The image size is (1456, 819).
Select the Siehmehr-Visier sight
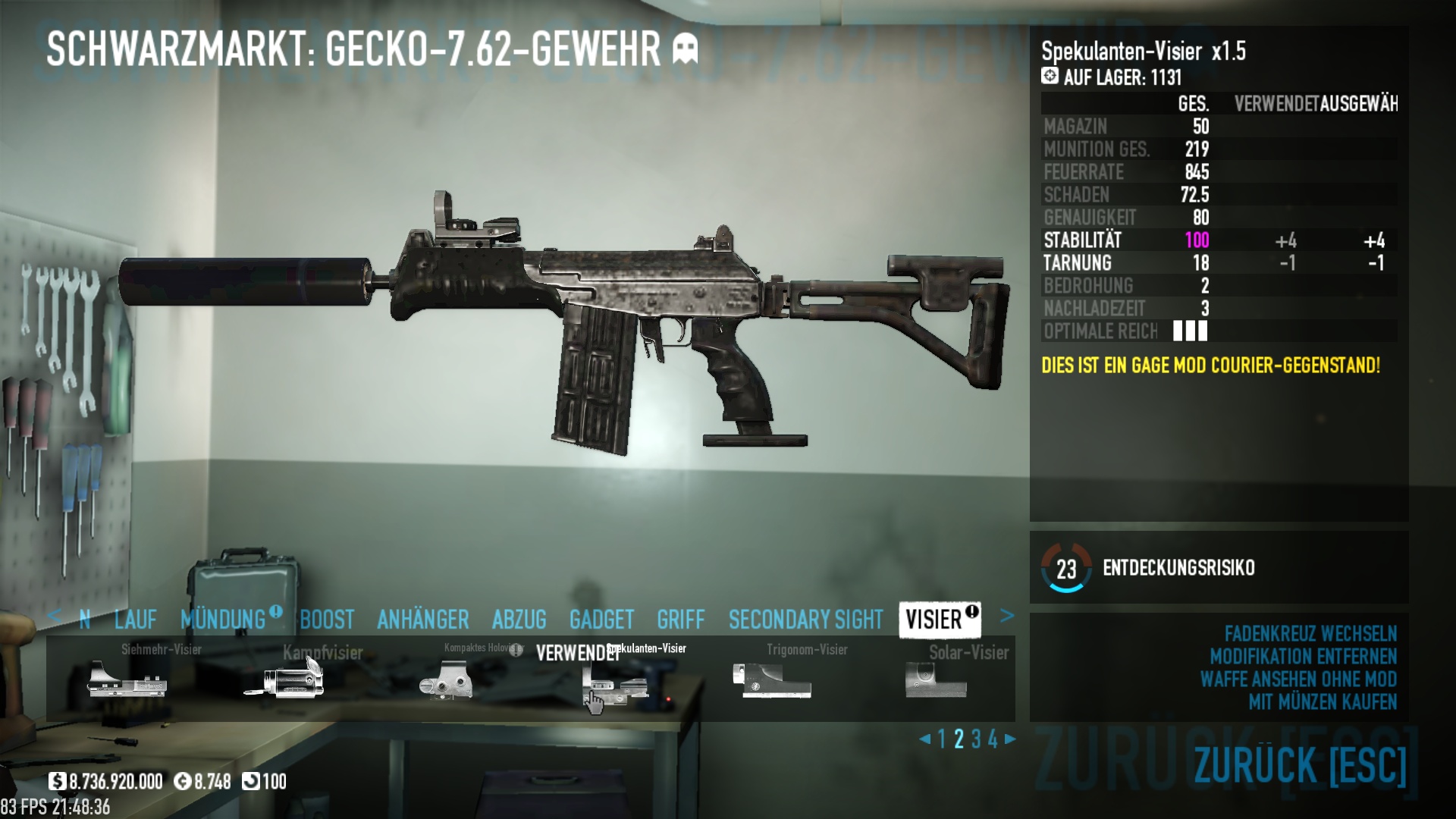[127, 678]
